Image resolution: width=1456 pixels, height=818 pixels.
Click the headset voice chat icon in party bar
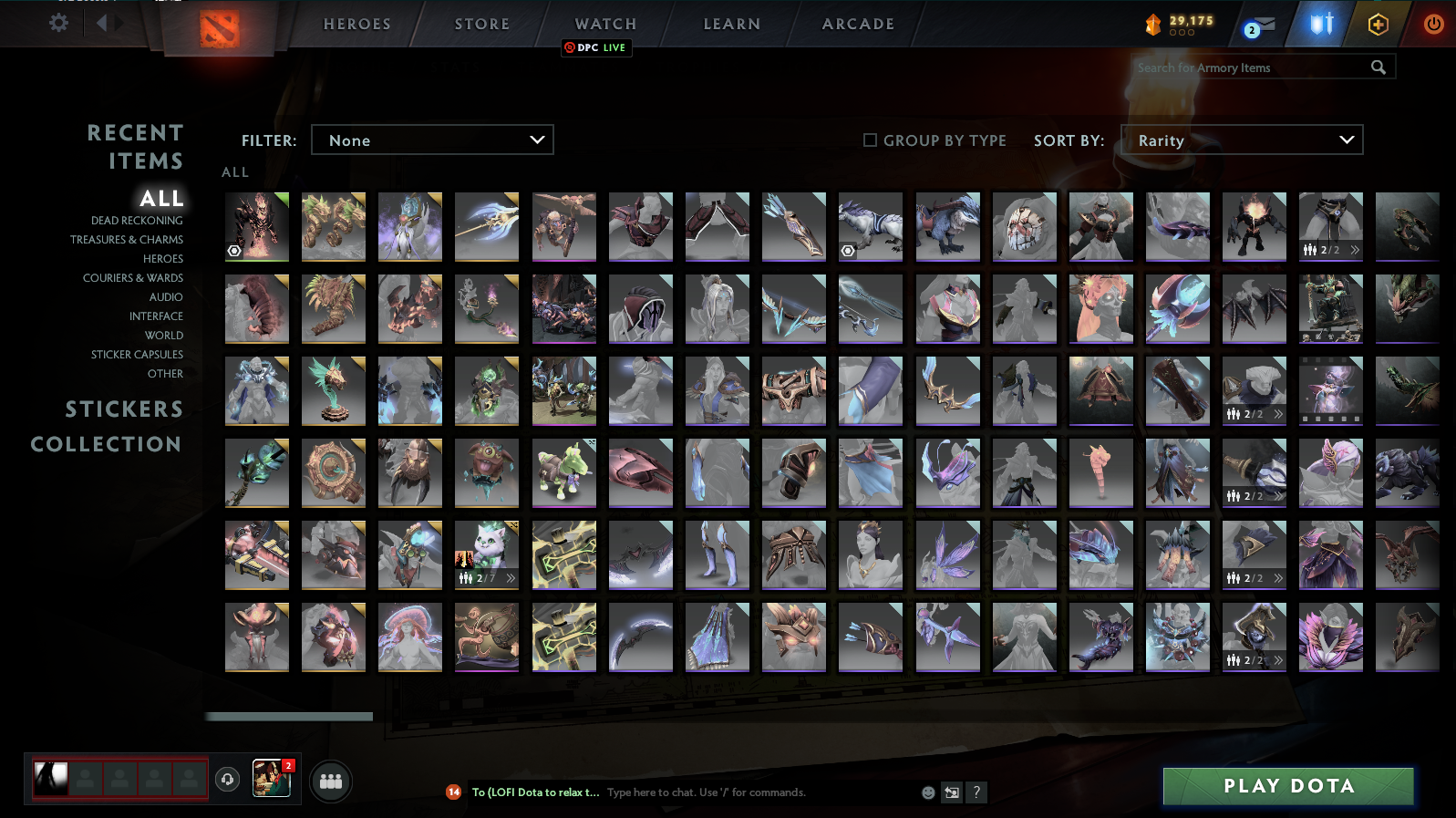pyautogui.click(x=227, y=780)
